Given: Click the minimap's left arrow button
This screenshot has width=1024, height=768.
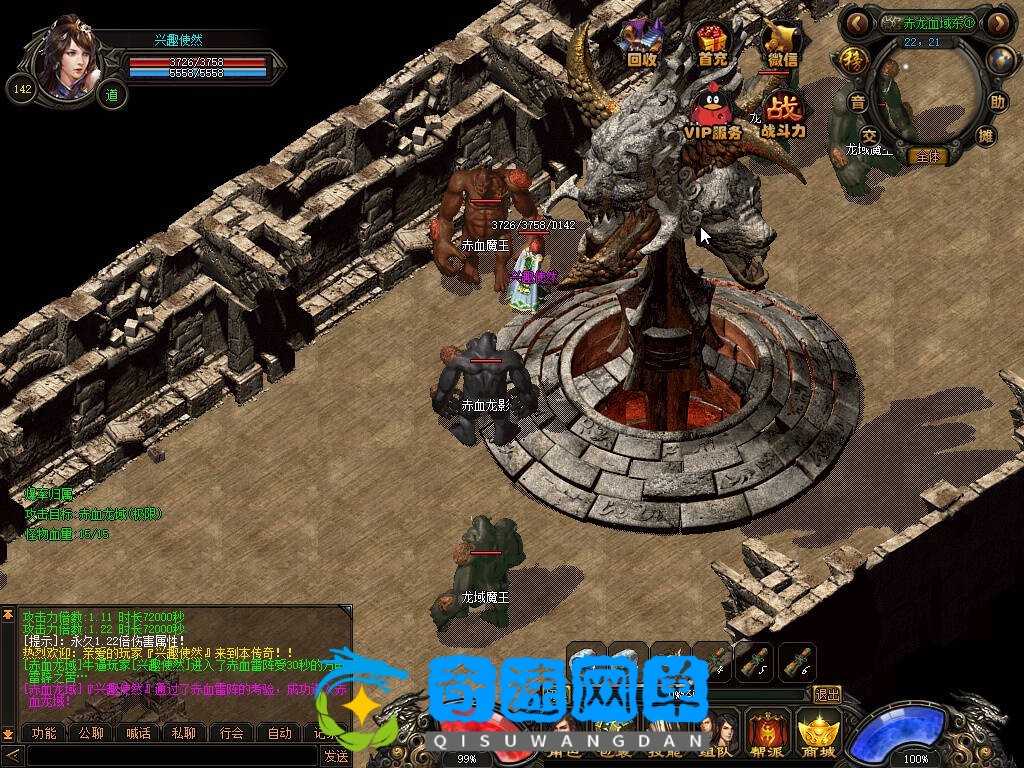Looking at the screenshot, I should pyautogui.click(x=857, y=22).
